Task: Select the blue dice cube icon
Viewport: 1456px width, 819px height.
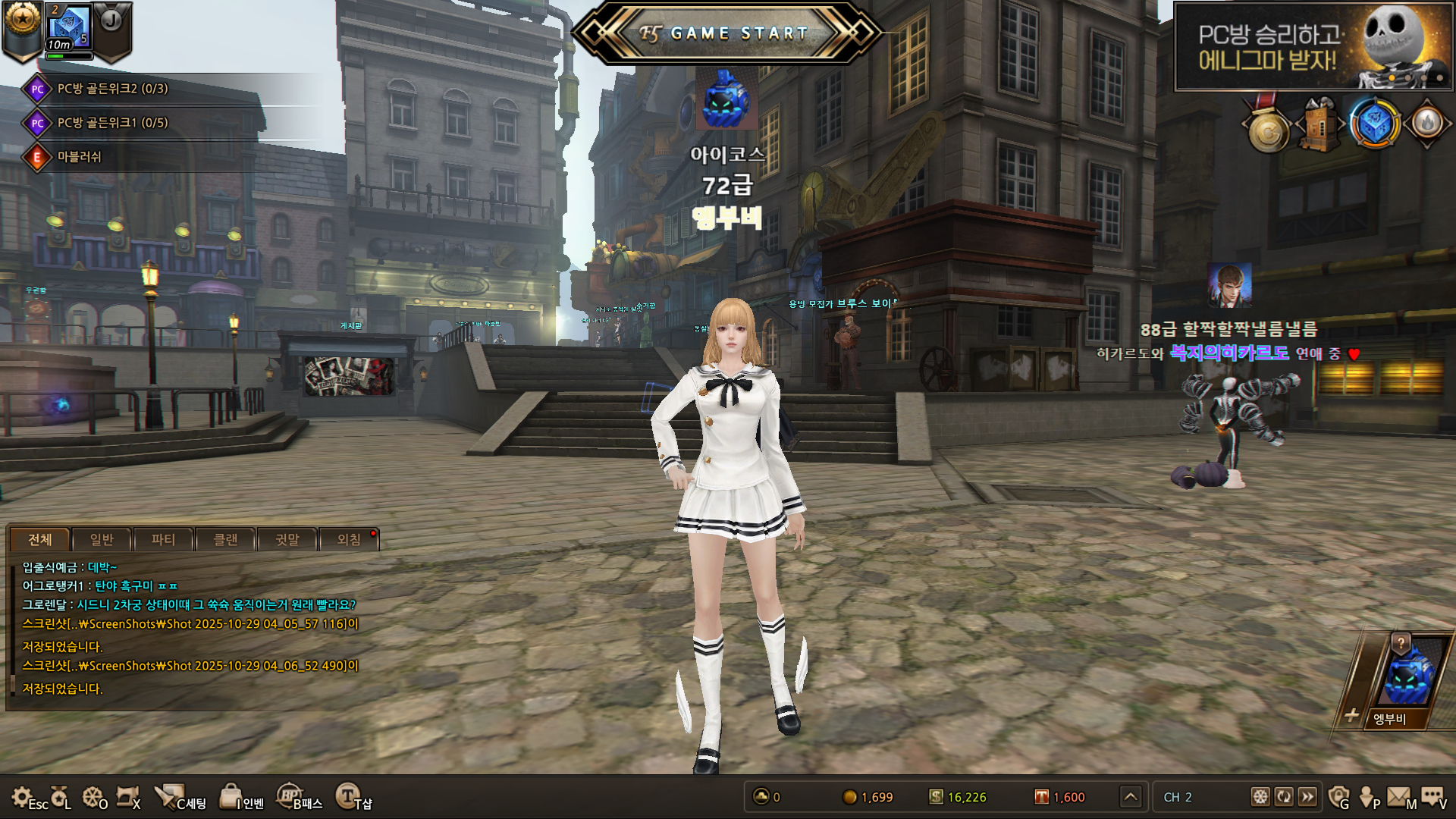Action: click(x=1374, y=124)
